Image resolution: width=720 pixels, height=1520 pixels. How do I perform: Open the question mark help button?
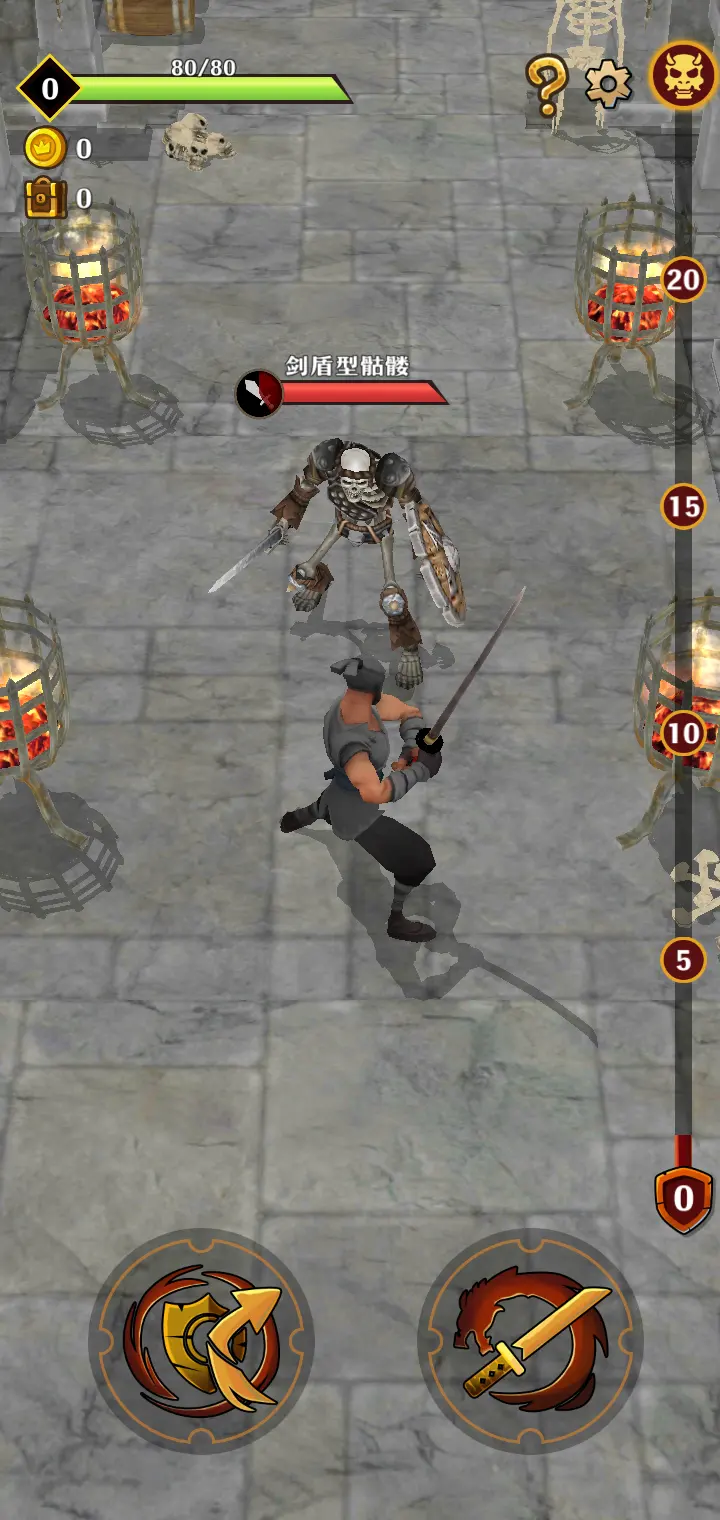pos(547,84)
